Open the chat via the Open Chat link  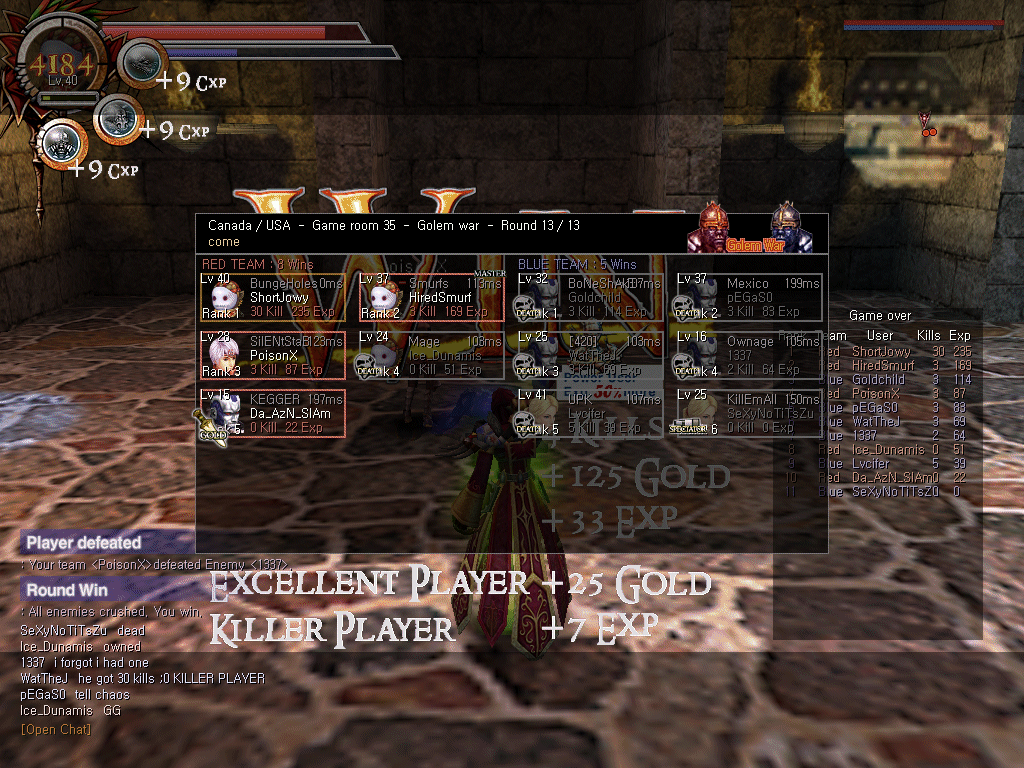(x=56, y=729)
